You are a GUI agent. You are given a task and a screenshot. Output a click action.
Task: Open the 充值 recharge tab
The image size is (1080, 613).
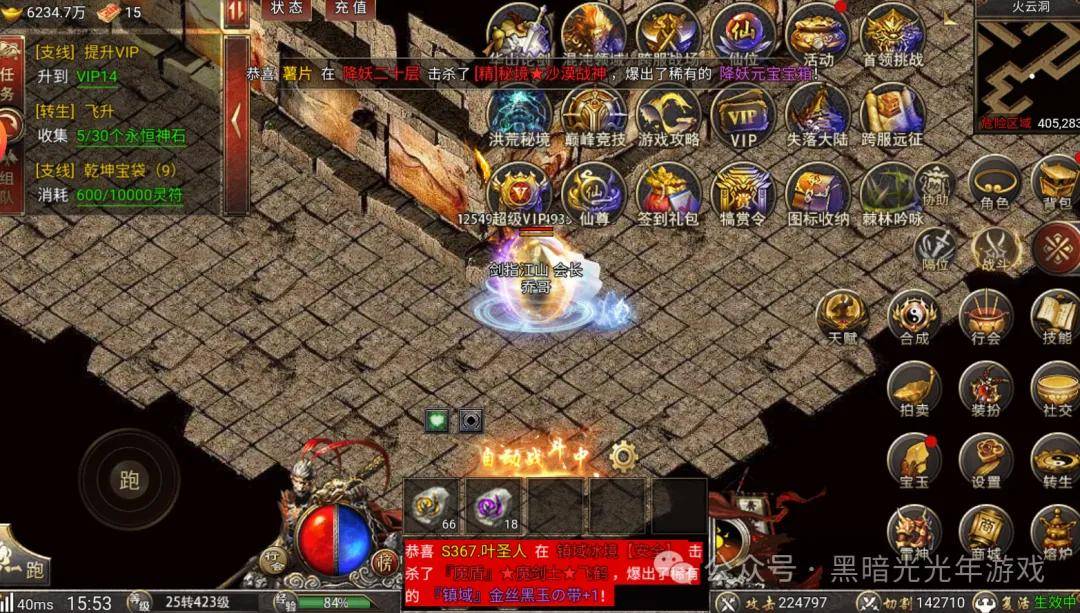(x=350, y=8)
